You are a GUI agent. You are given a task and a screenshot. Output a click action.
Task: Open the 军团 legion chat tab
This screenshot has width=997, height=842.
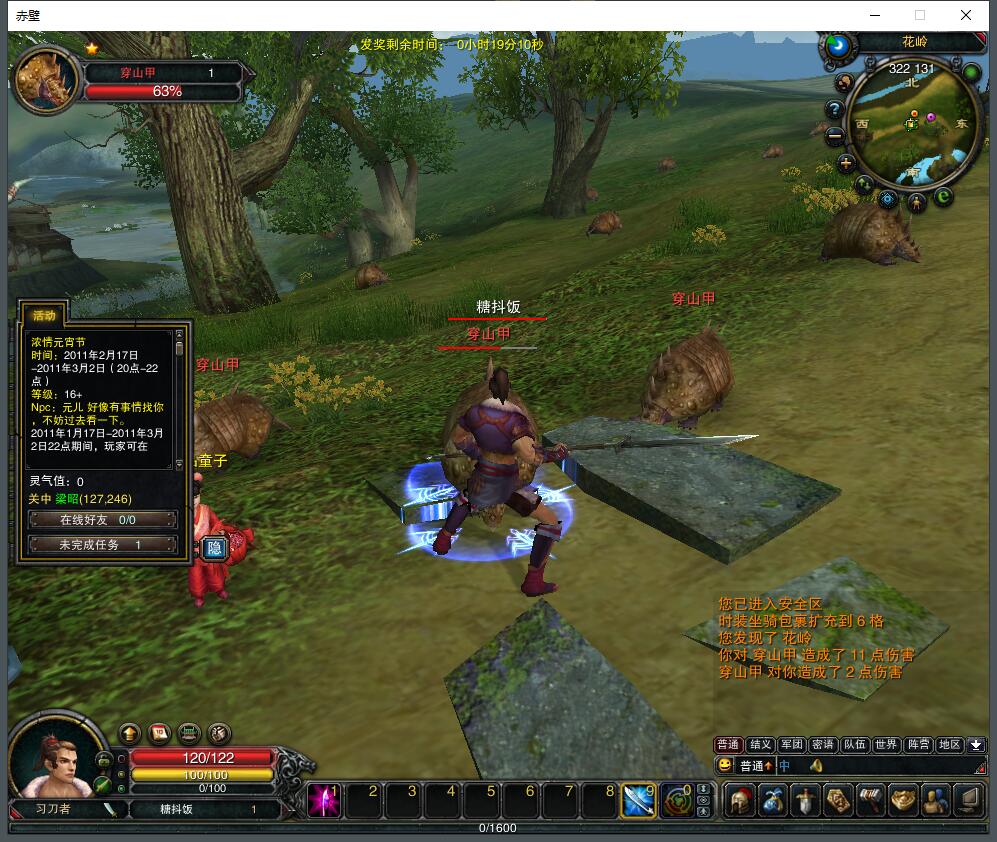pyautogui.click(x=791, y=745)
